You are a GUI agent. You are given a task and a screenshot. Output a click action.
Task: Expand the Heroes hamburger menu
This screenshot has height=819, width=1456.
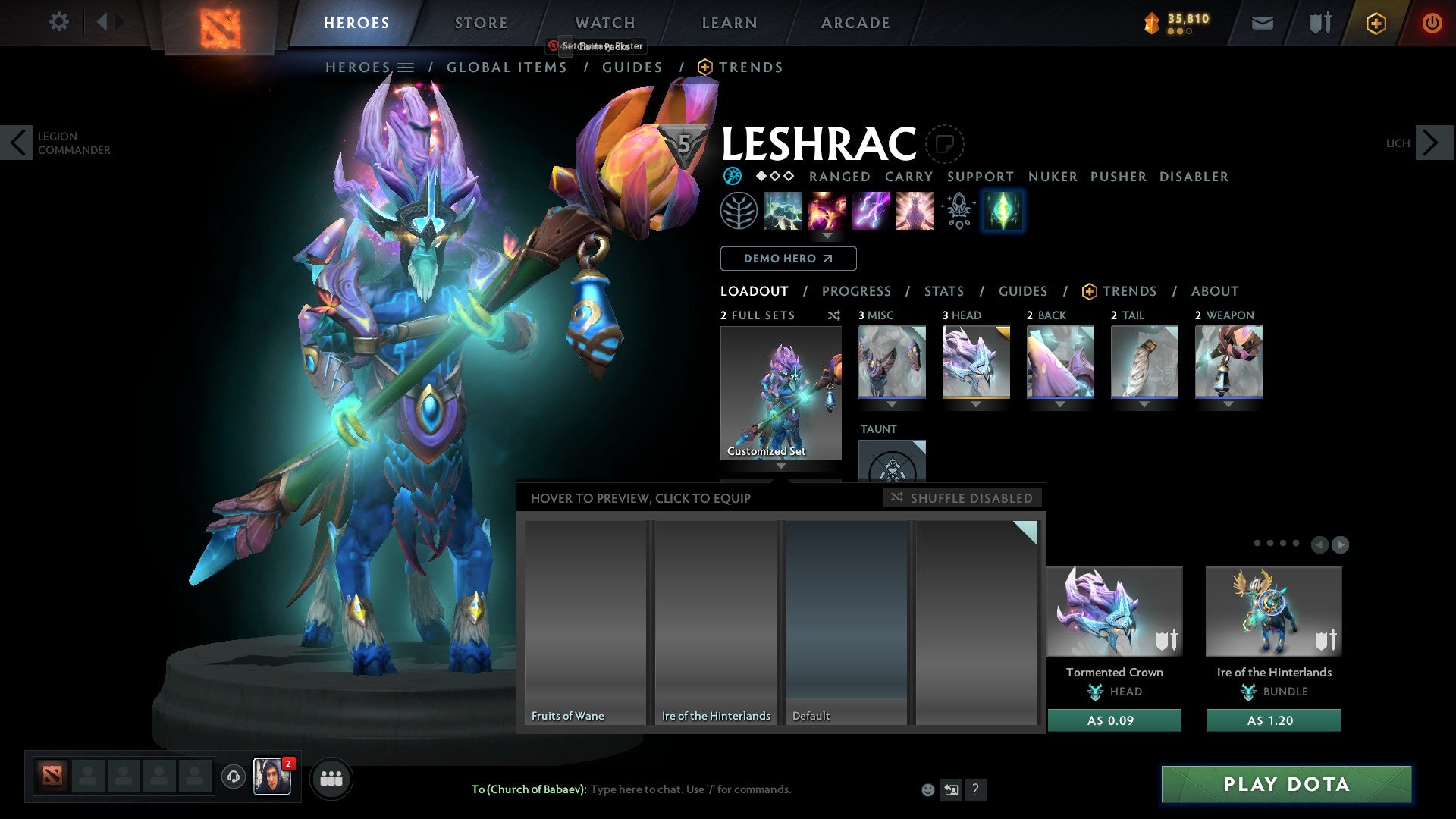pyautogui.click(x=406, y=67)
